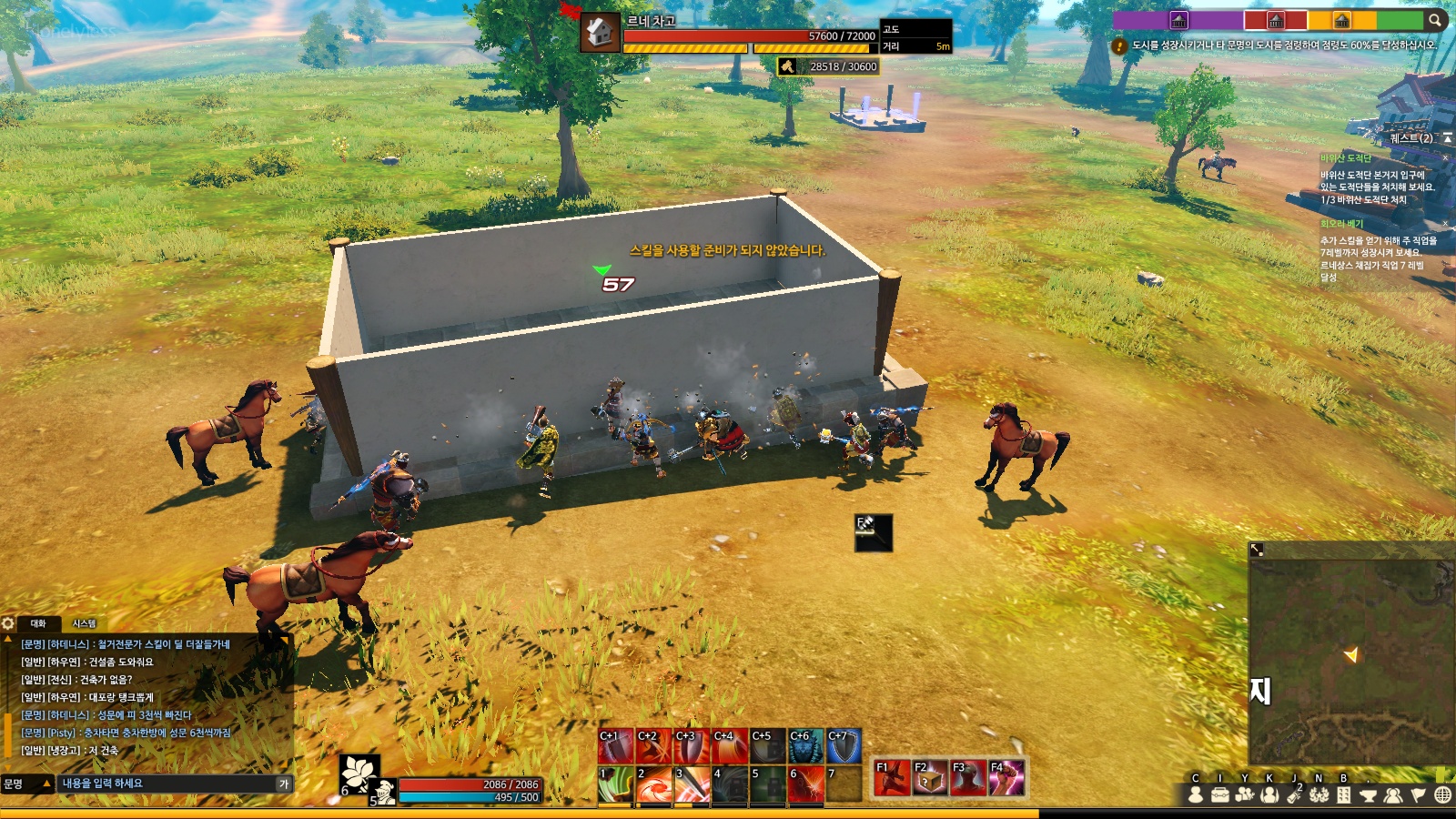Select the fiery spiral skill in slot 2
Image resolution: width=1456 pixels, height=819 pixels.
[x=653, y=784]
